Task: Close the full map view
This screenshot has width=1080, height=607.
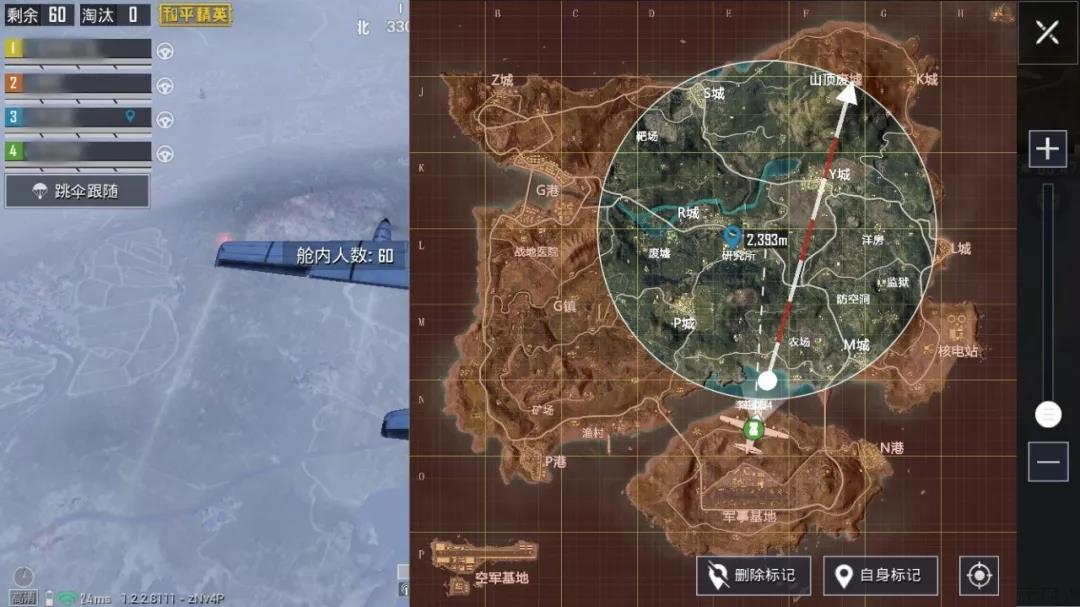Action: coord(1047,32)
